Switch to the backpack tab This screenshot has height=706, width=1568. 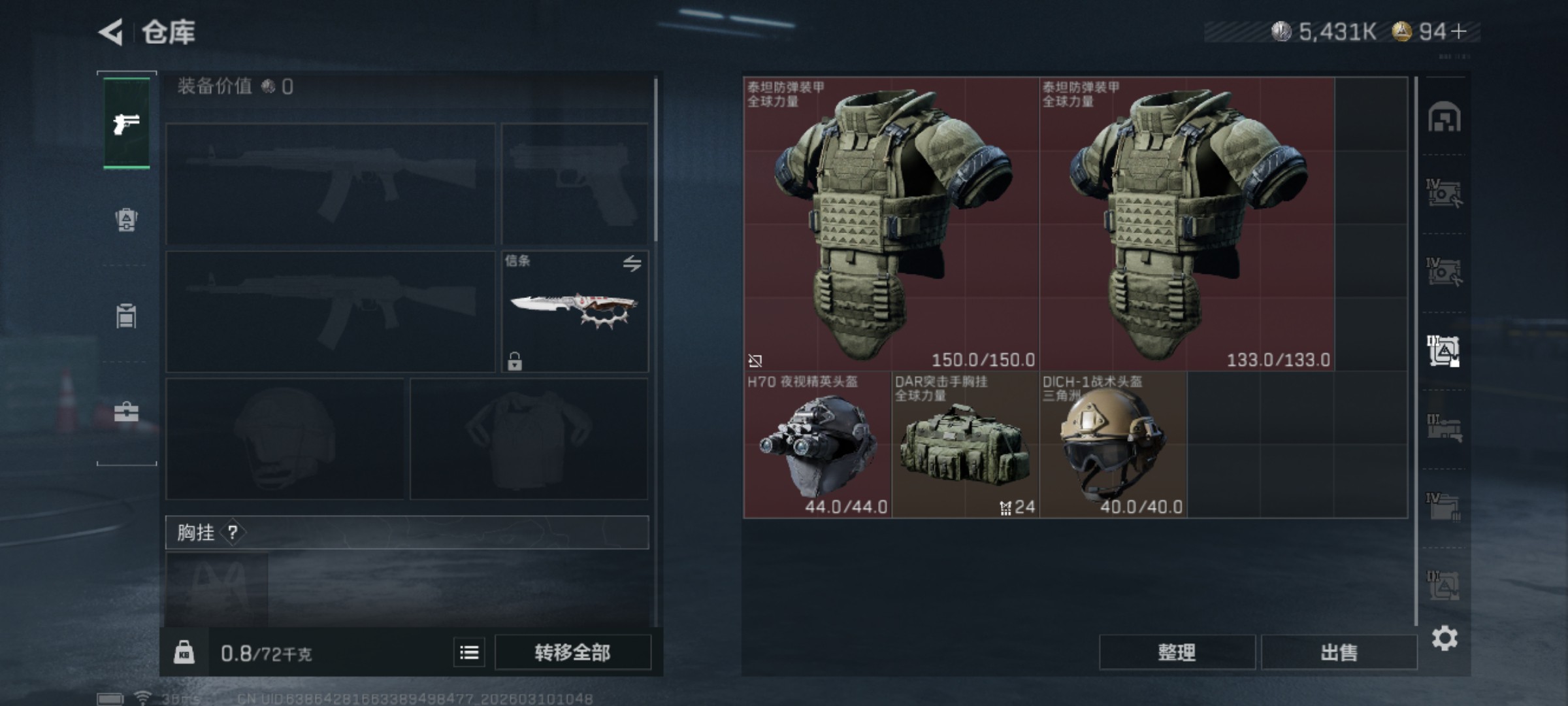point(126,220)
